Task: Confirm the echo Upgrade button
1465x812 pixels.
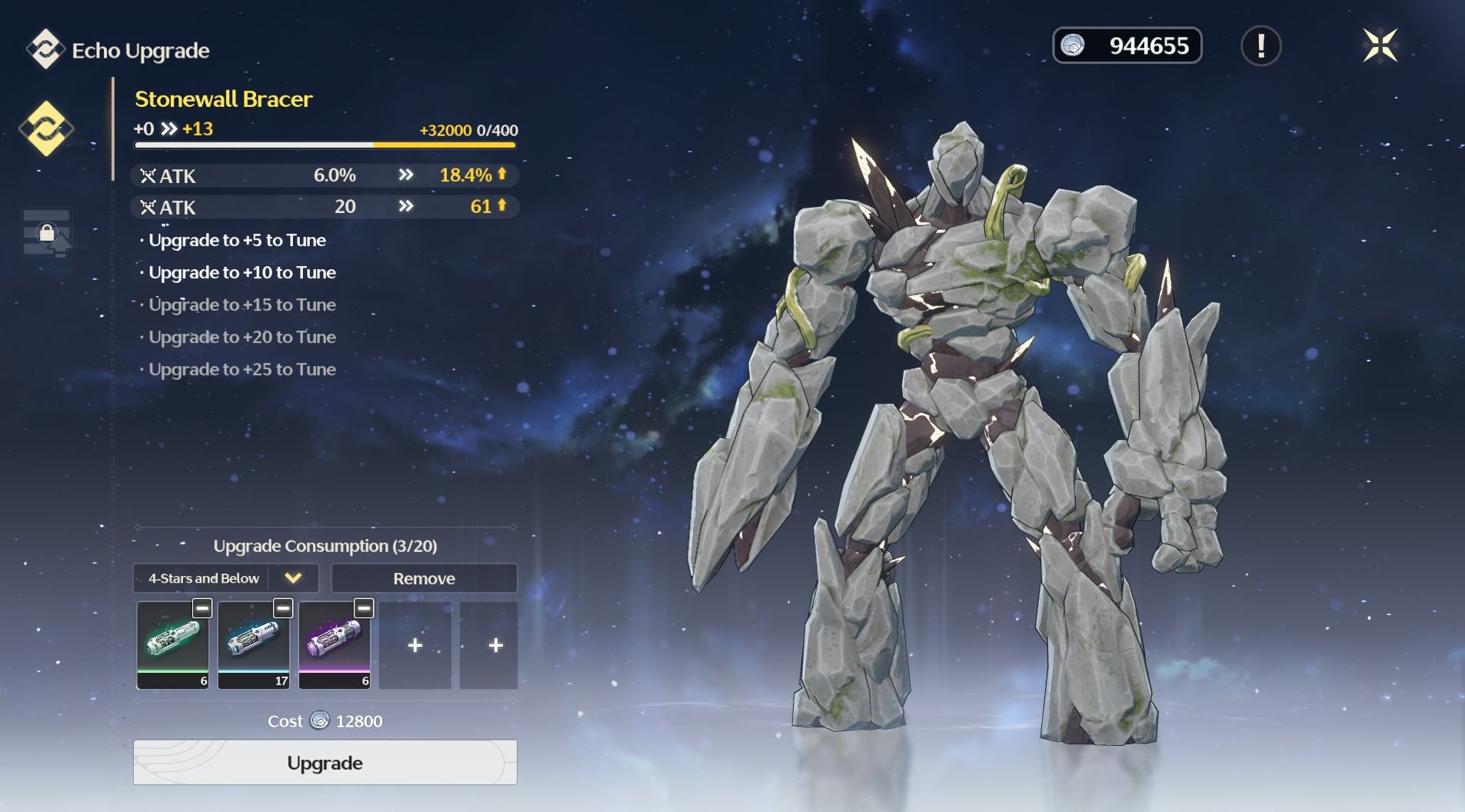Action: coord(325,762)
